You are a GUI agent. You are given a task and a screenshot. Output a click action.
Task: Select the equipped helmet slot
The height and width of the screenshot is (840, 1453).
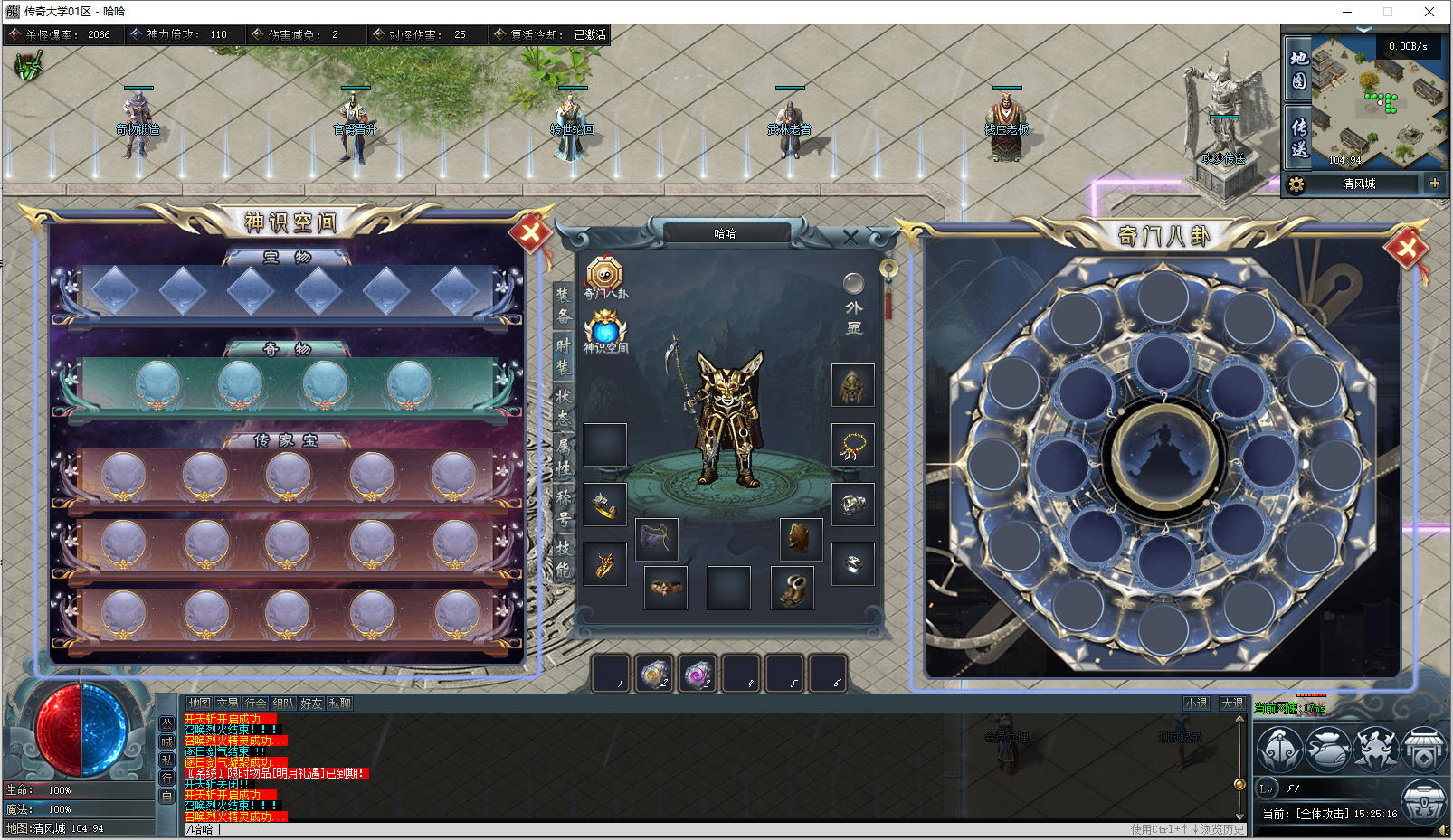click(852, 386)
